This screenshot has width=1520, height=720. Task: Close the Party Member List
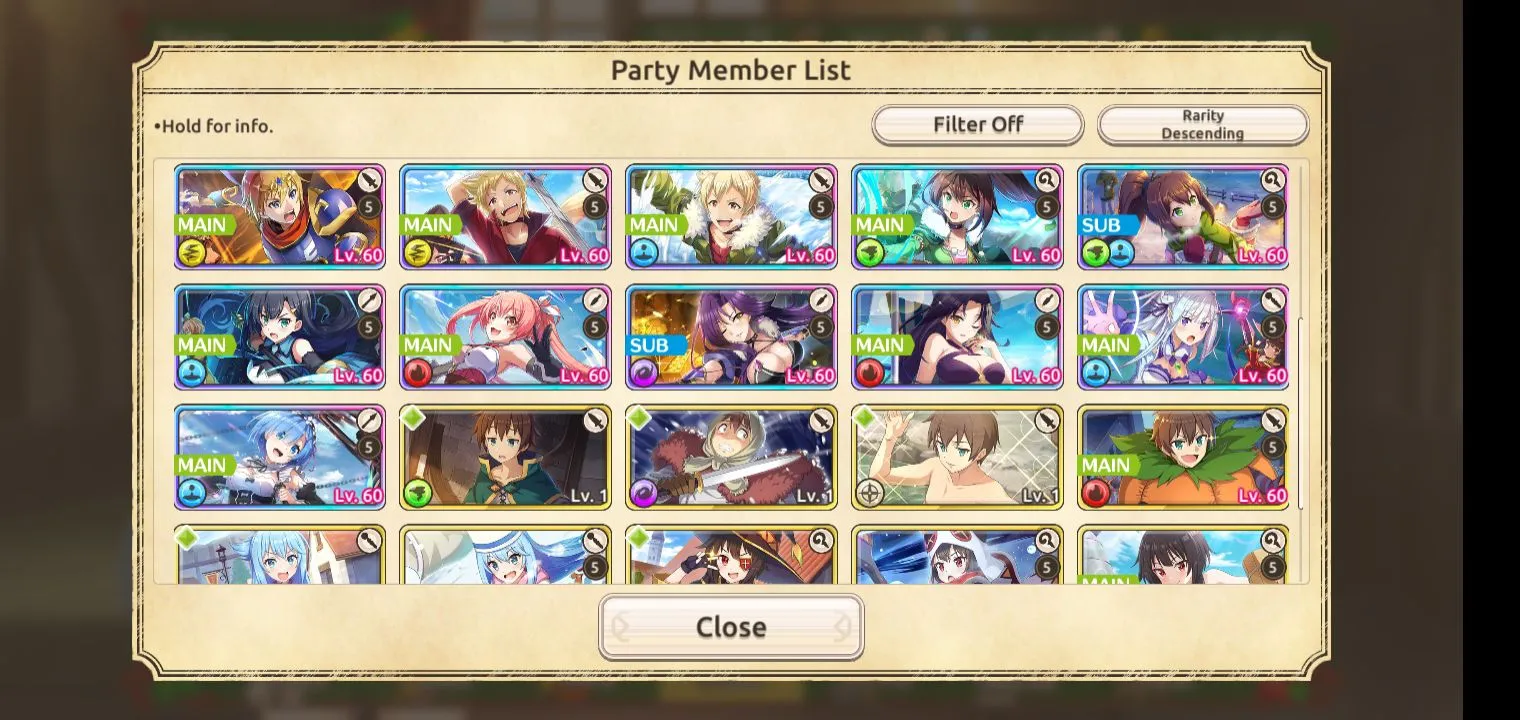tap(731, 627)
